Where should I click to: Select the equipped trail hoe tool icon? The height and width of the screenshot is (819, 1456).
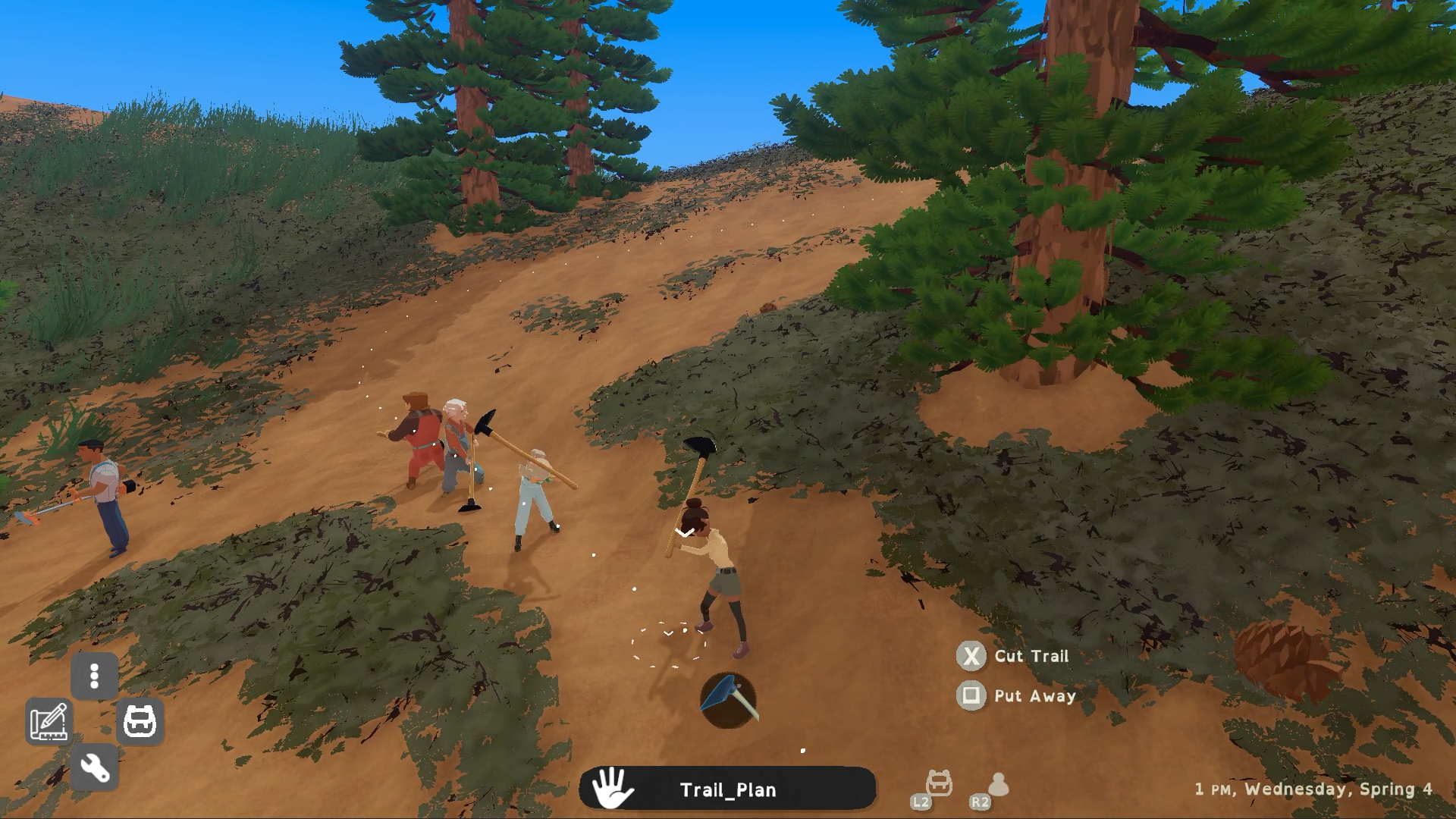tap(728, 700)
